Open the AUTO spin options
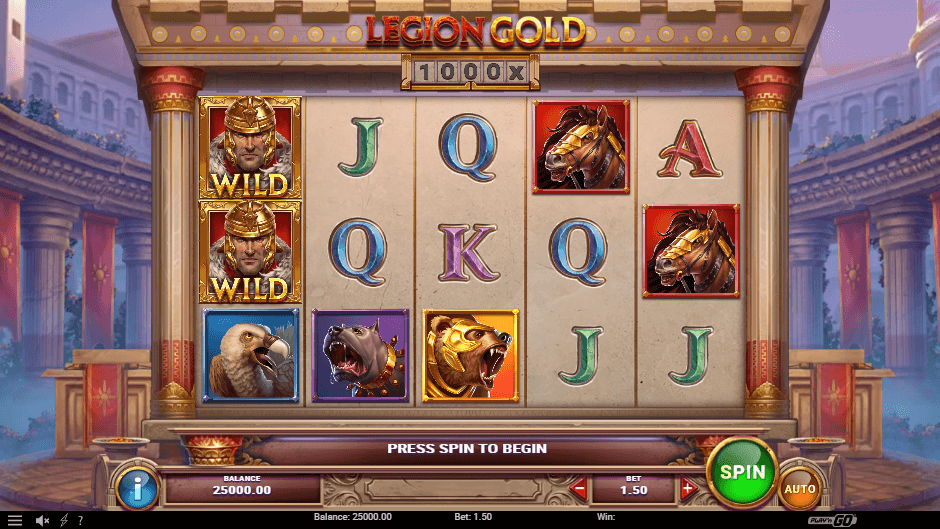The height and width of the screenshot is (529, 940). (x=799, y=489)
